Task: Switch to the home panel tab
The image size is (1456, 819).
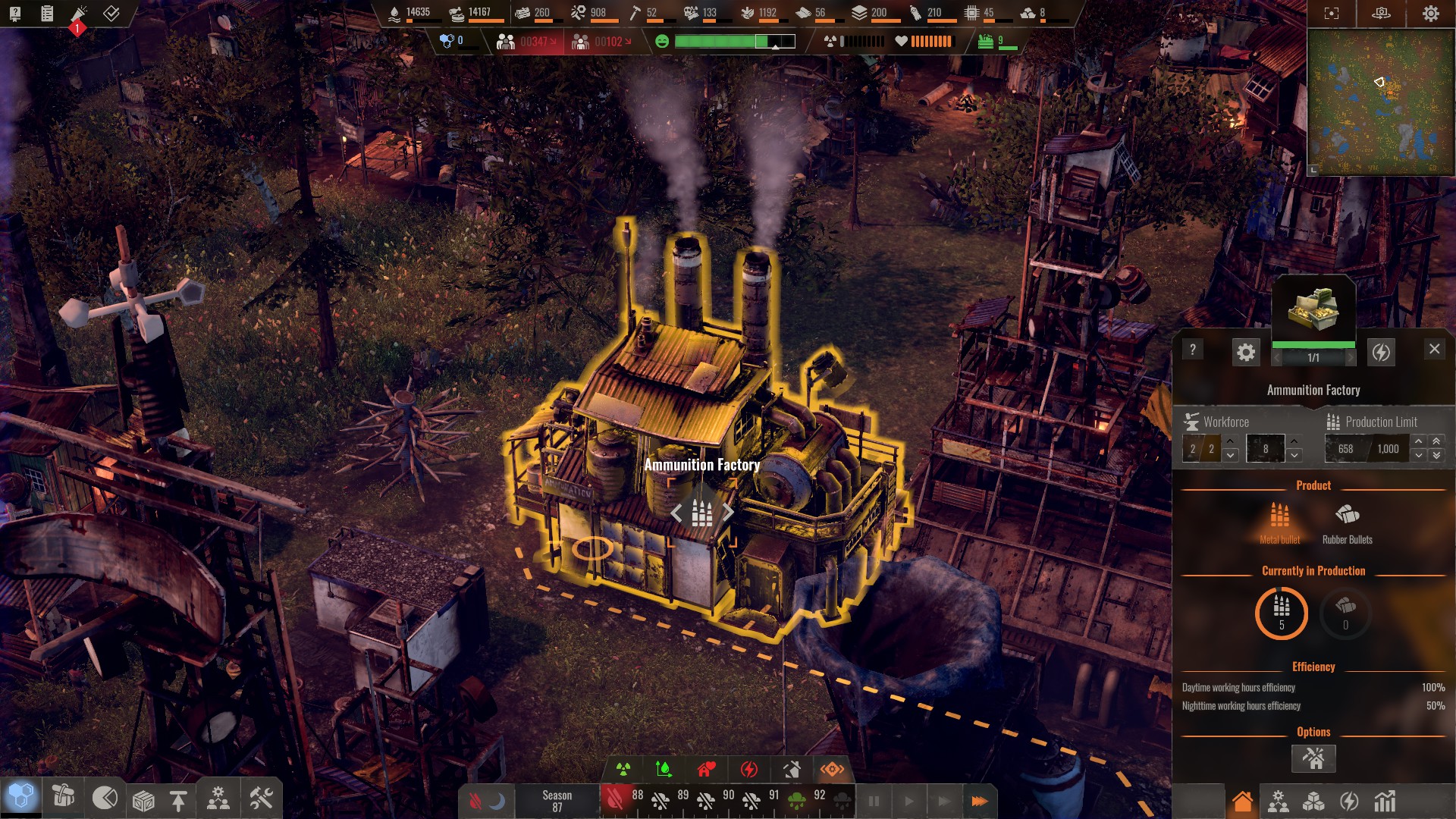Action: pos(1242,801)
